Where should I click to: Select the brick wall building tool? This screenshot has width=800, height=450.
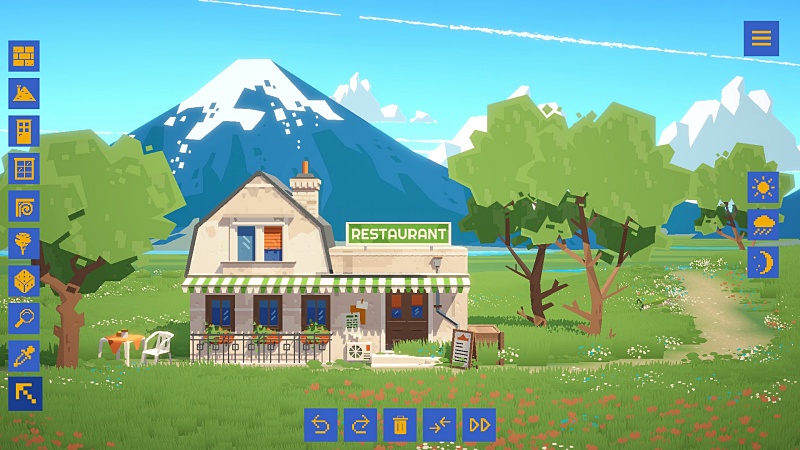click(24, 56)
